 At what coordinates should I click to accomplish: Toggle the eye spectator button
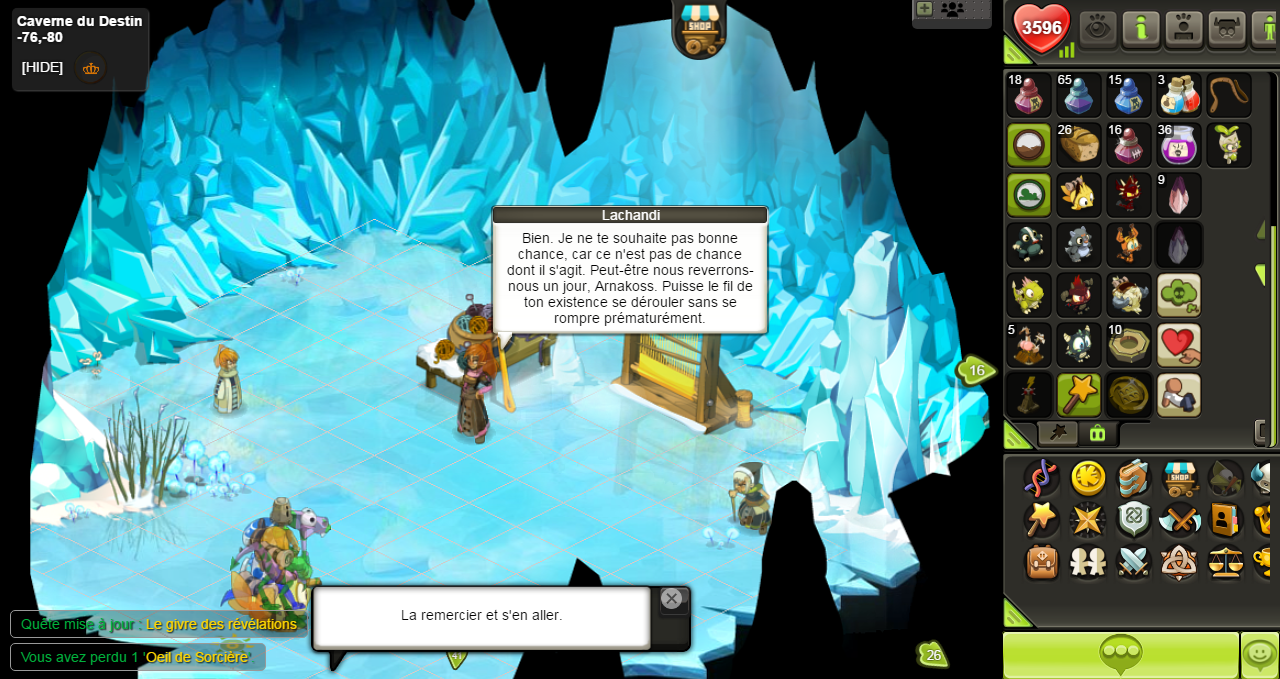[x=1097, y=28]
